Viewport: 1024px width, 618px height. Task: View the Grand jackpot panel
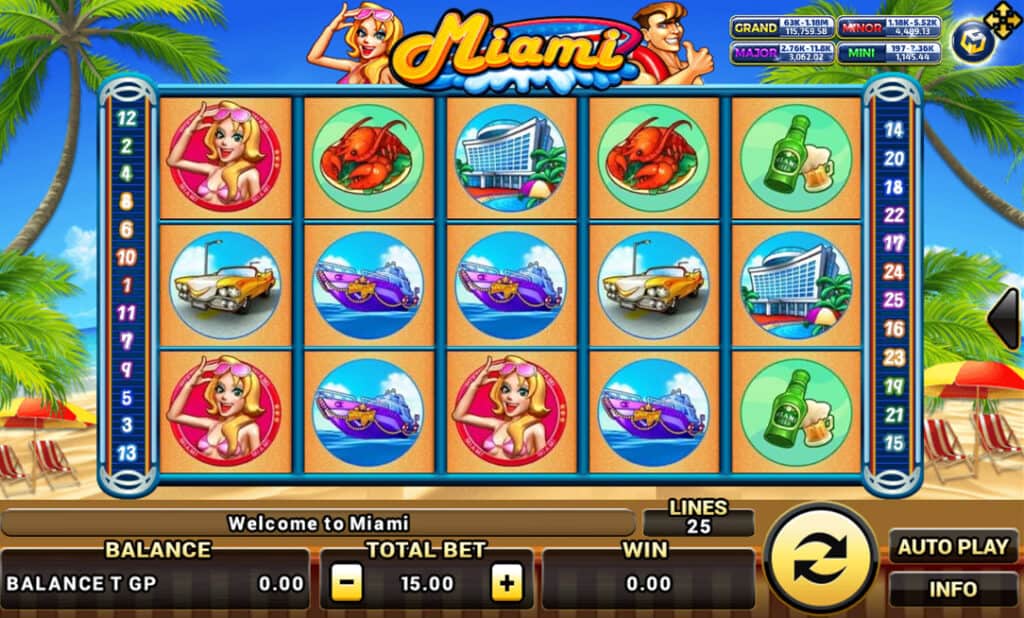click(782, 28)
